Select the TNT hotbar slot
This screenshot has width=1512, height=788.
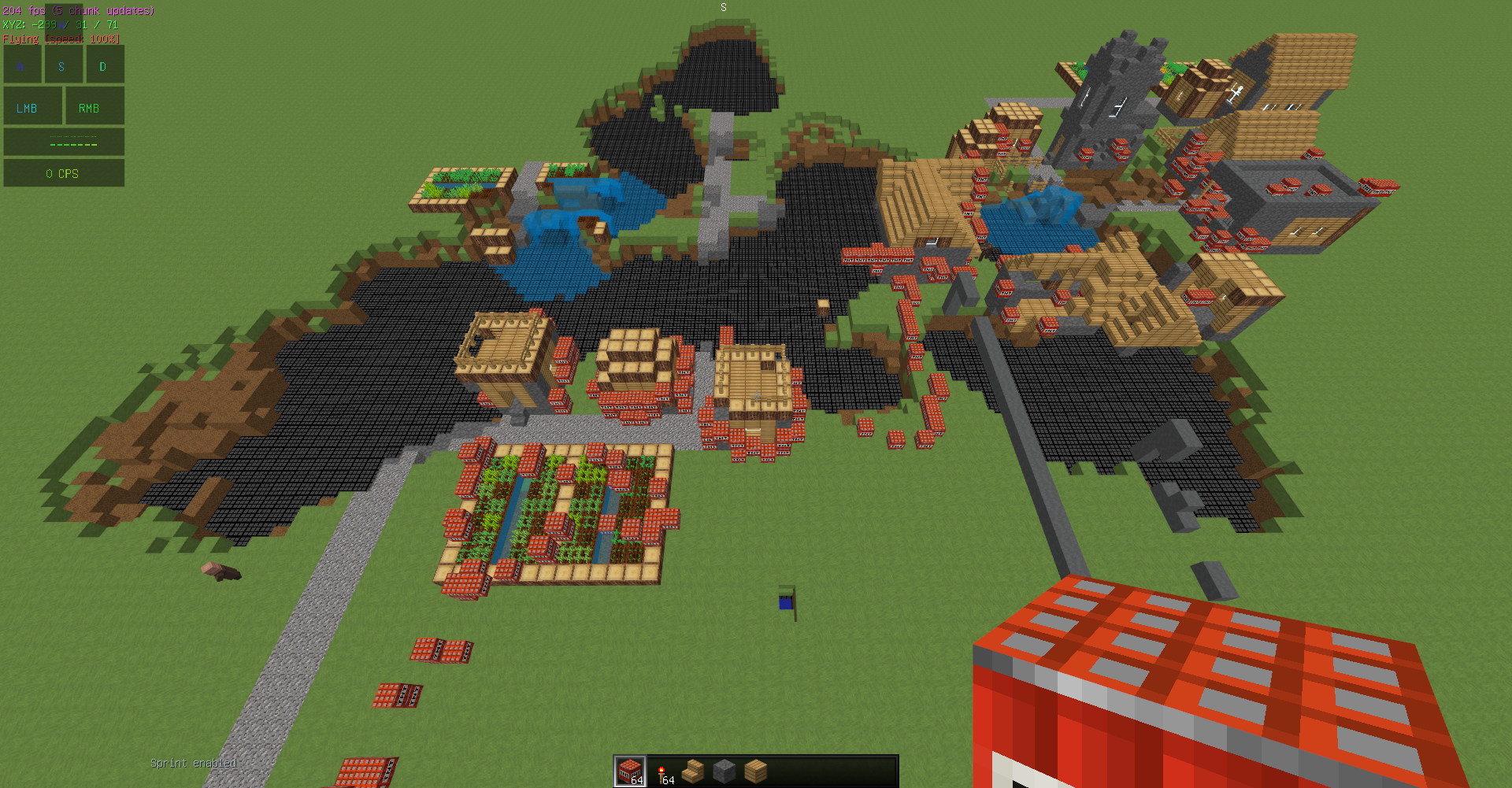[630, 771]
